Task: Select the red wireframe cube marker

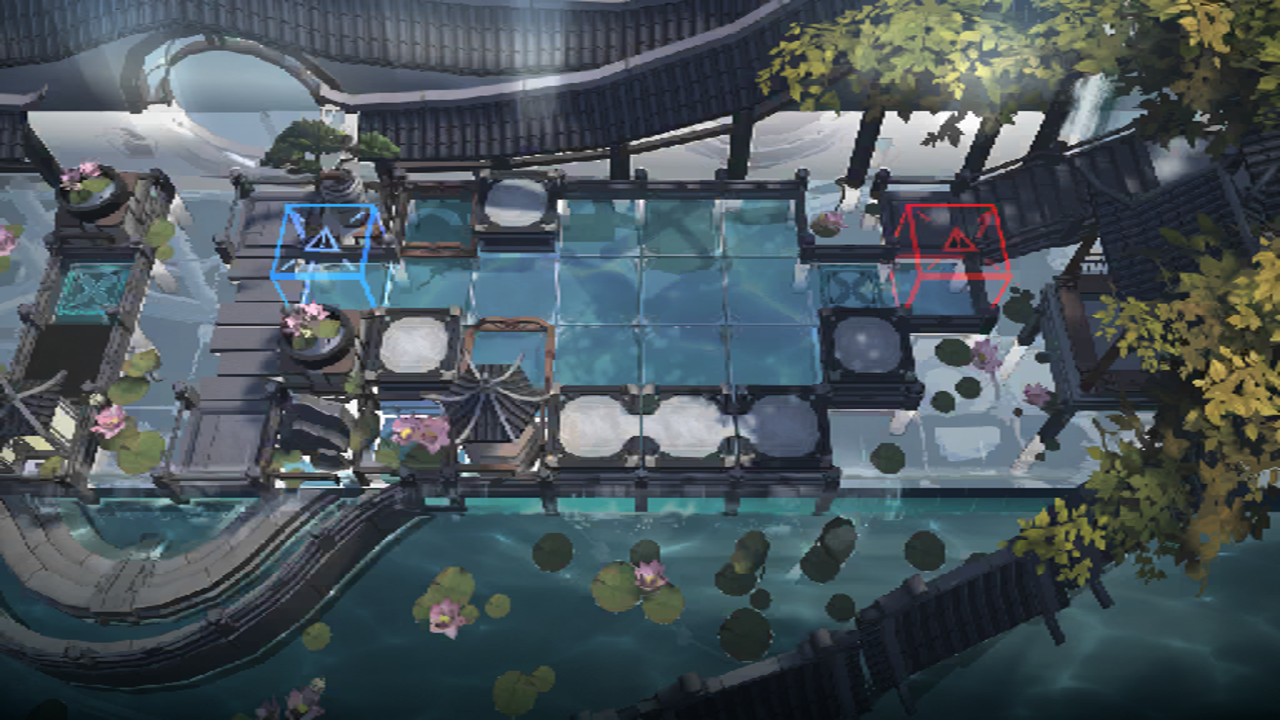Action: click(951, 254)
